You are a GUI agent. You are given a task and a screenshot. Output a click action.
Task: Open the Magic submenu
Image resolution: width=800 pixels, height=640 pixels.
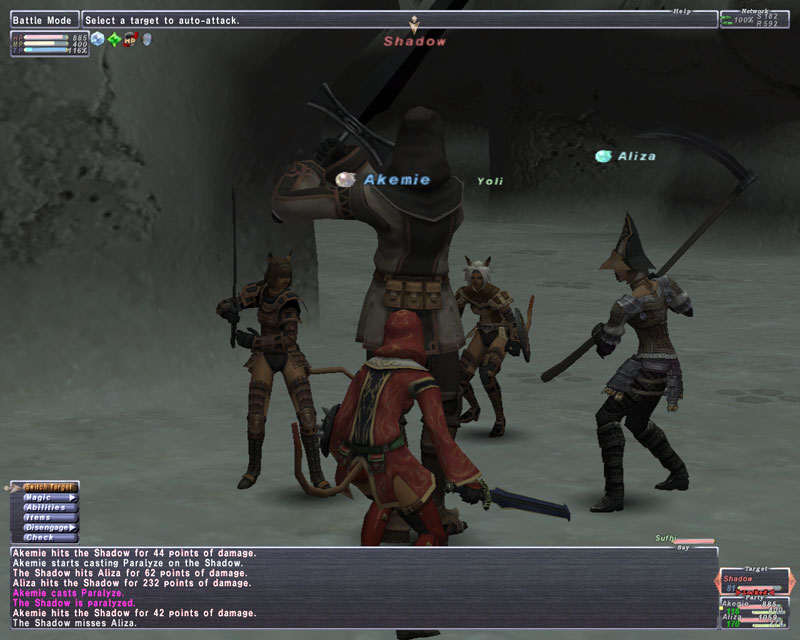pyautogui.click(x=49, y=497)
